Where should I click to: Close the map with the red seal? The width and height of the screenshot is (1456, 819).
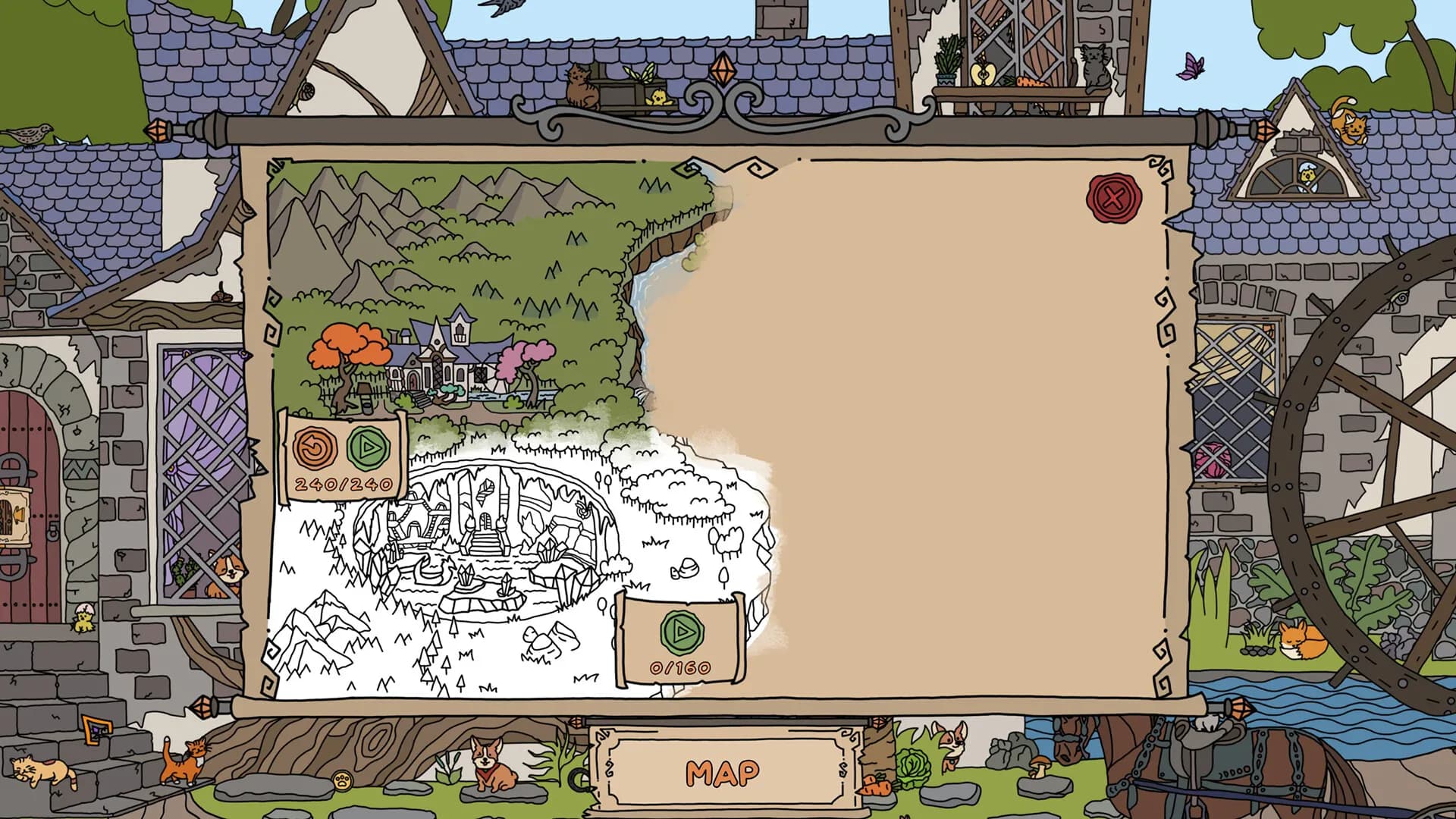pyautogui.click(x=1112, y=199)
